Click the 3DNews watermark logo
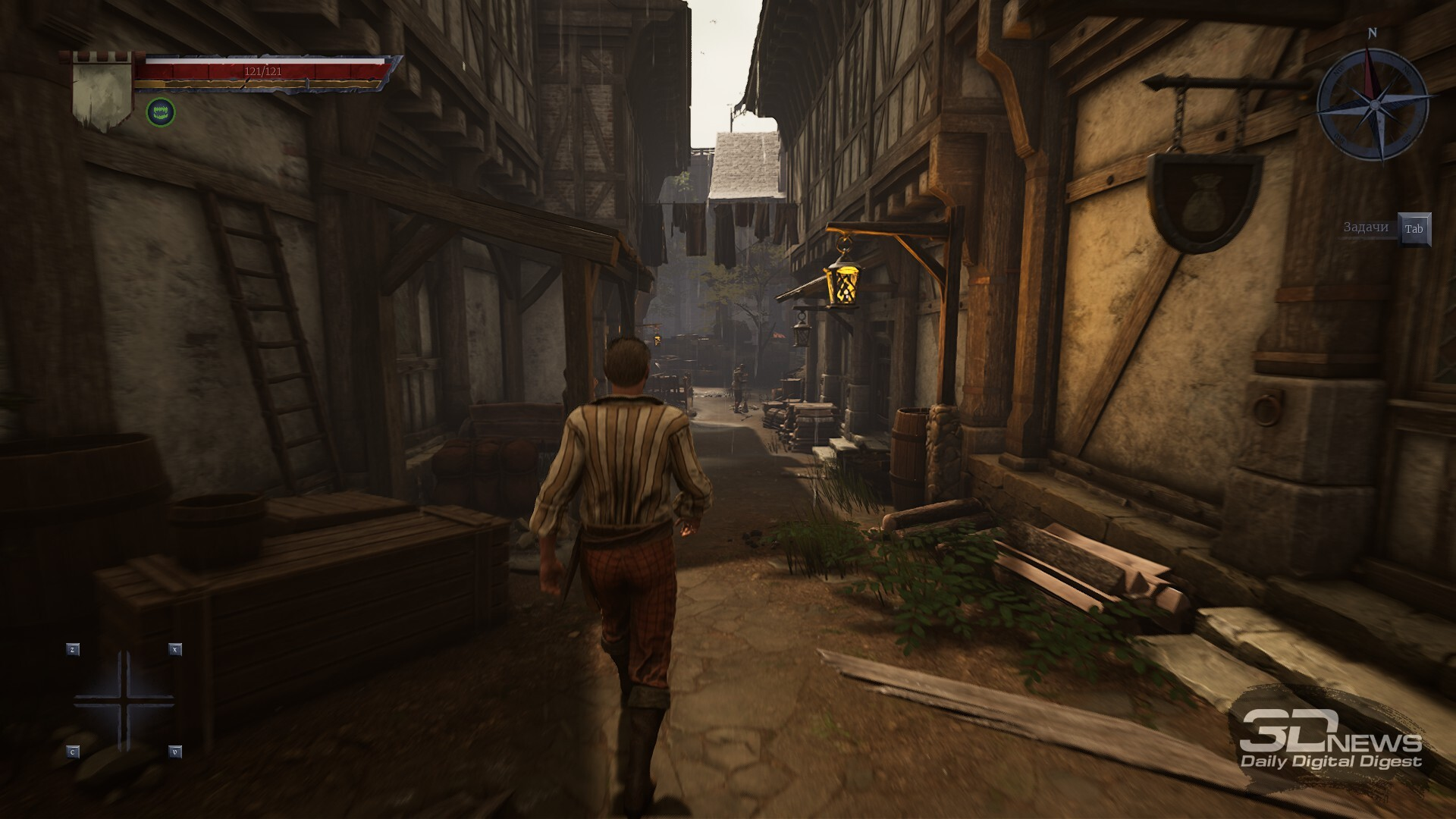Viewport: 1456px width, 819px height. coord(1330,740)
